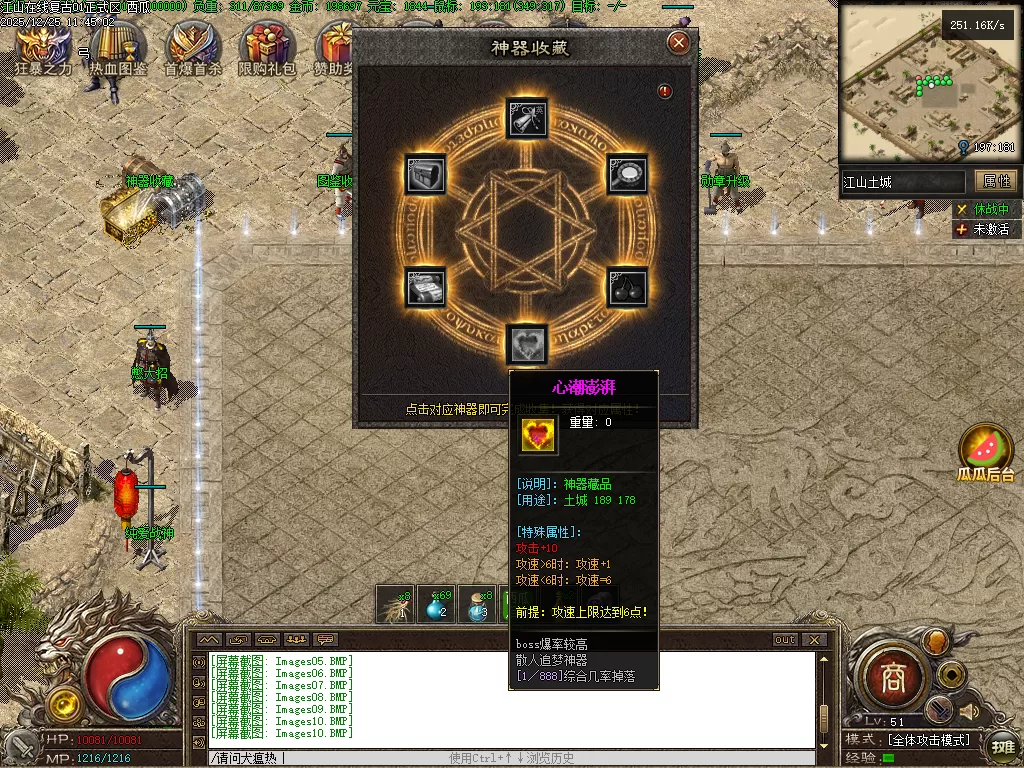This screenshot has width=1024, height=768.
Task: Open the 瓜瓜后台 watermelon icon
Action: point(985,451)
